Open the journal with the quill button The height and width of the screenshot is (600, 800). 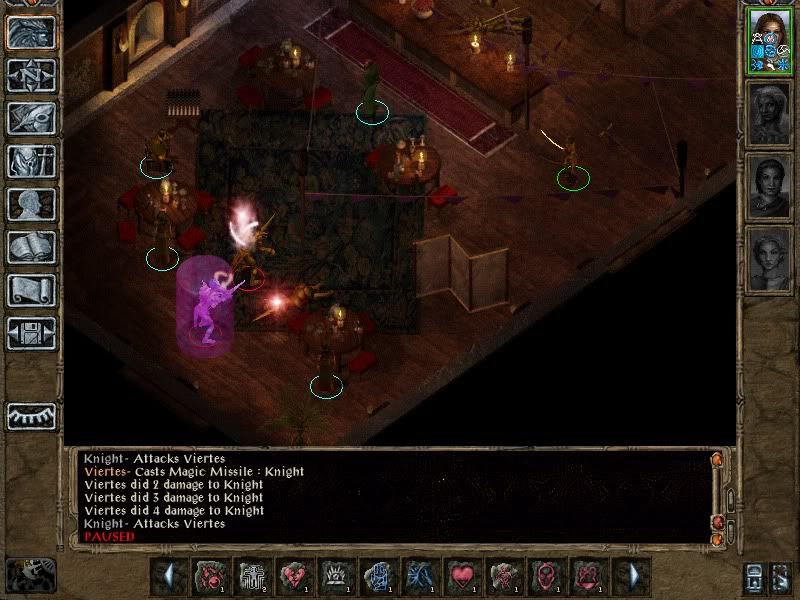click(31, 118)
